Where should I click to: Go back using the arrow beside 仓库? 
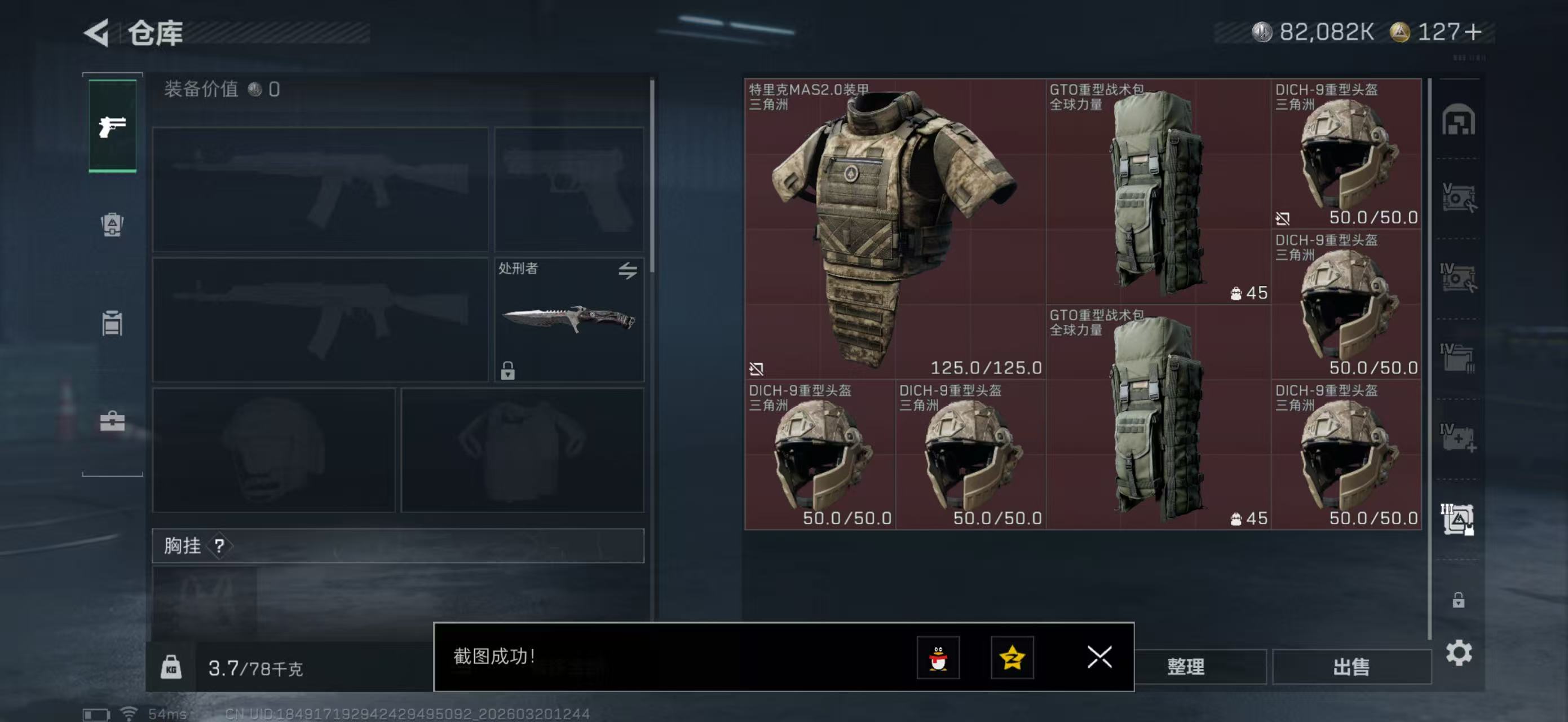pyautogui.click(x=97, y=32)
